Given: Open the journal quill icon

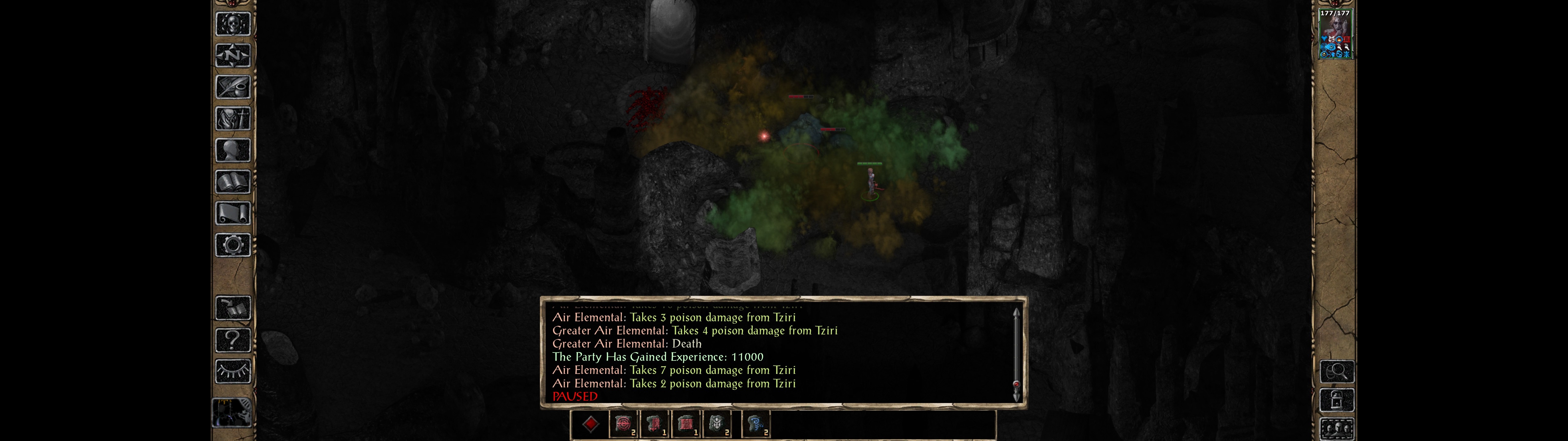Looking at the screenshot, I should (233, 87).
